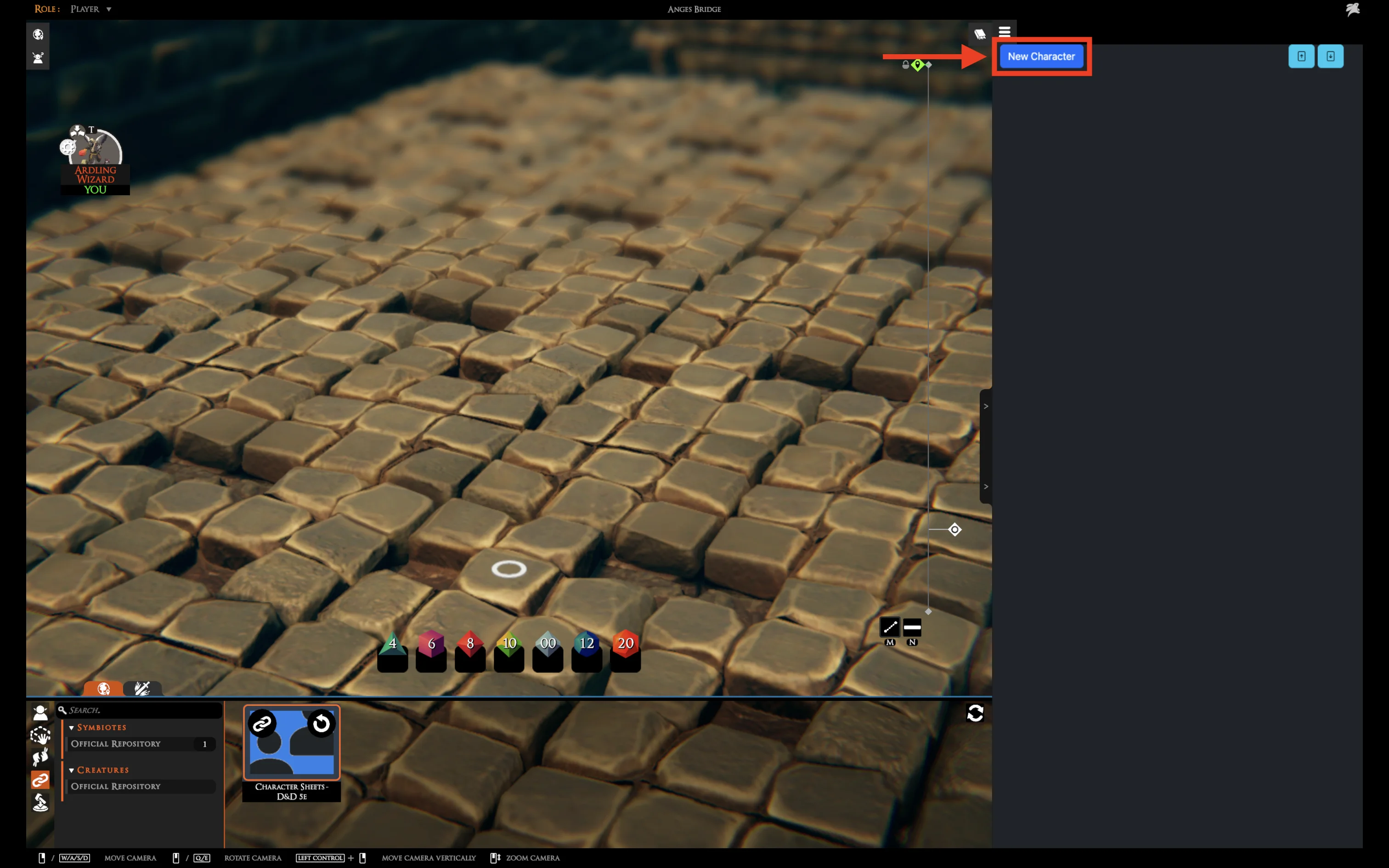Viewport: 1389px width, 868px height.
Task: Open the Role: Player dropdown
Action: coord(90,9)
